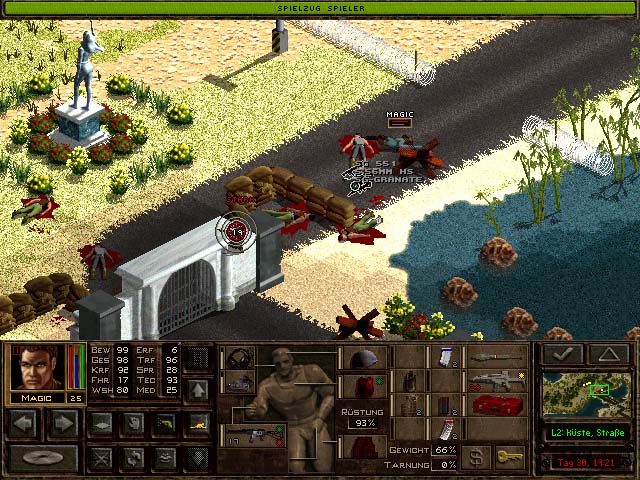Pick the helmet equipment slot
Screen dimensions: 640x480
tap(363, 358)
